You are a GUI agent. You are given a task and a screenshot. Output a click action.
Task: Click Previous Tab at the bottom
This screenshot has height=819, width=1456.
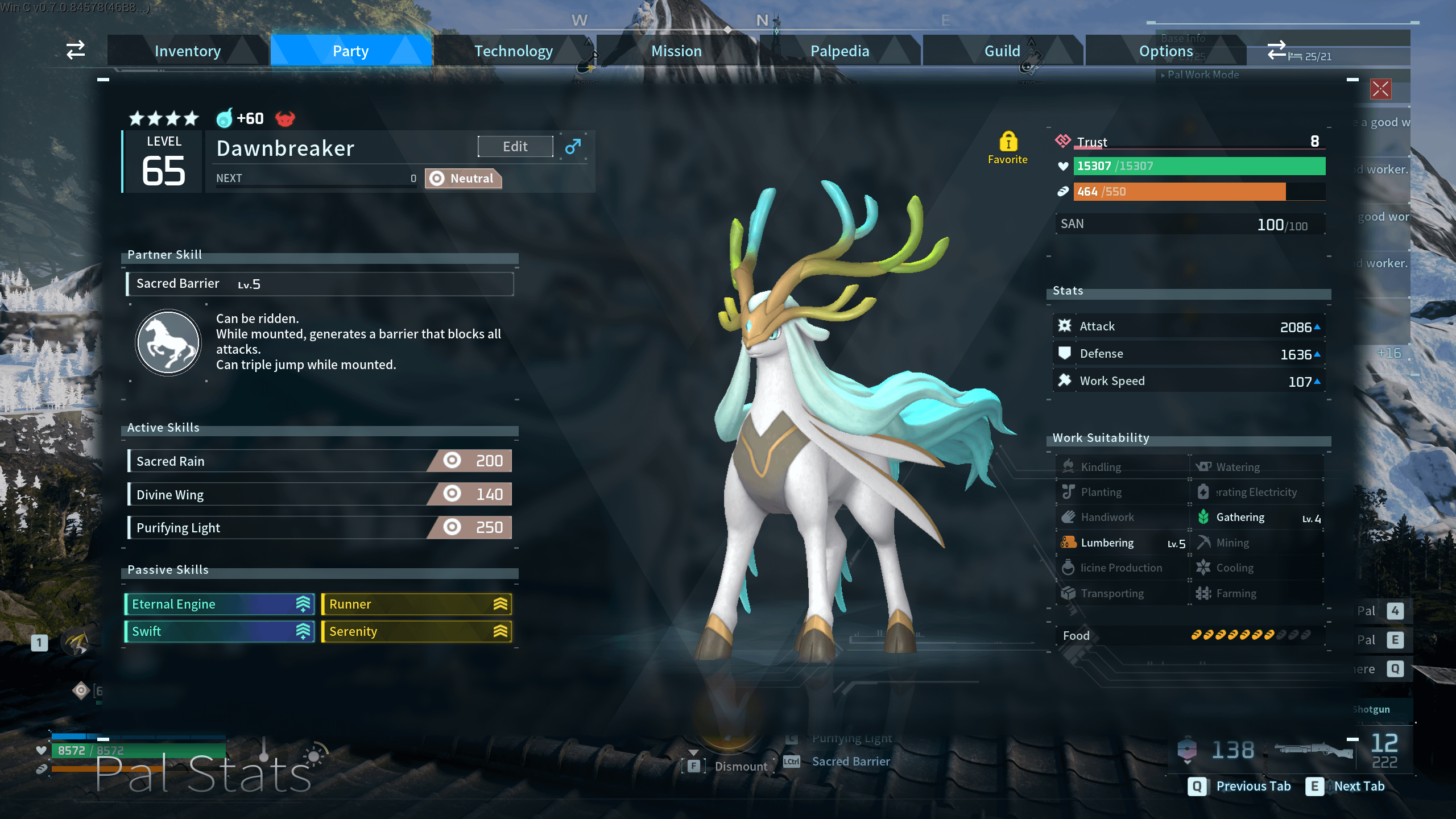(x=1240, y=786)
